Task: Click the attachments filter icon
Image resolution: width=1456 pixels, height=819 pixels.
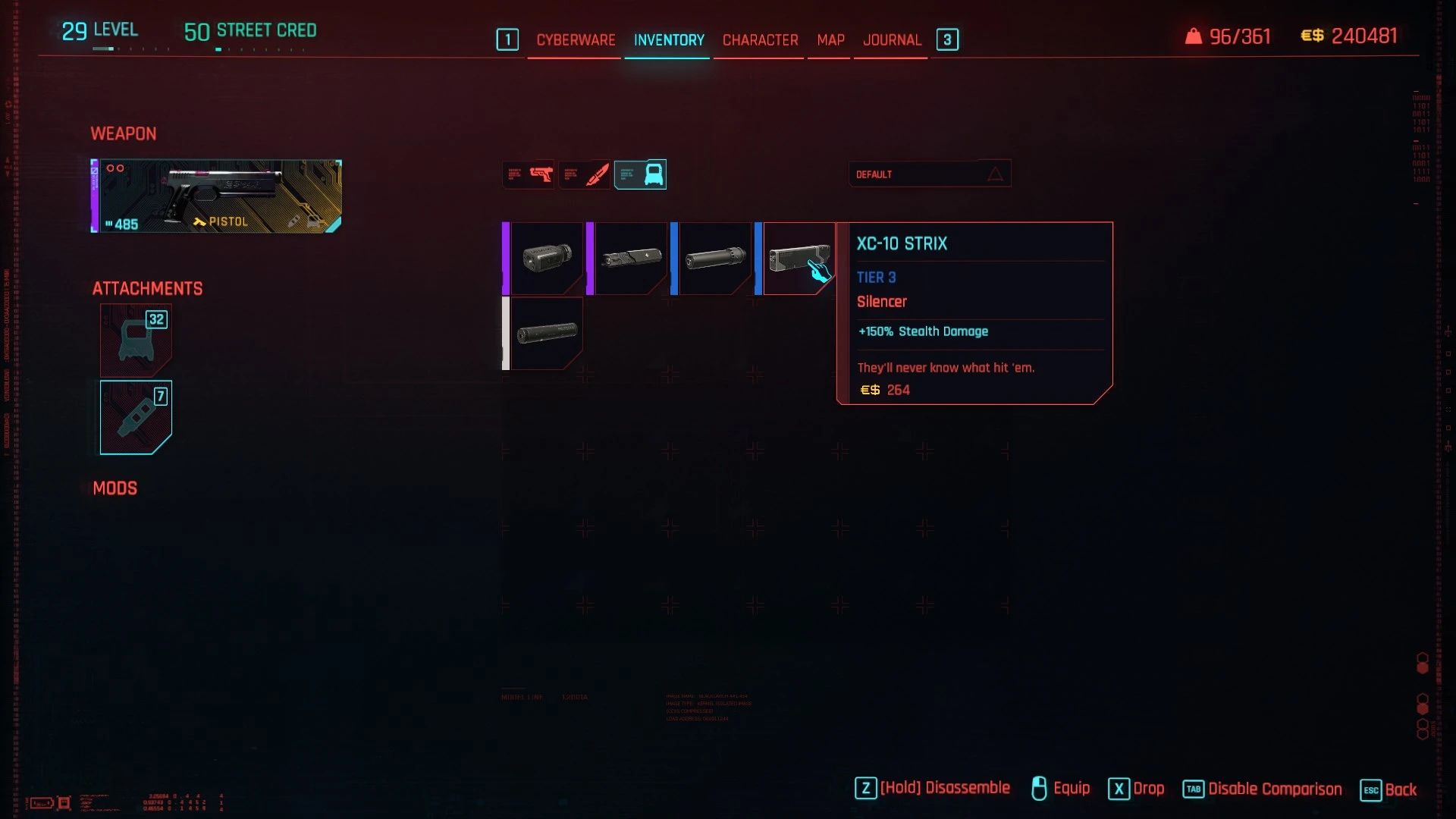Action: [x=640, y=174]
